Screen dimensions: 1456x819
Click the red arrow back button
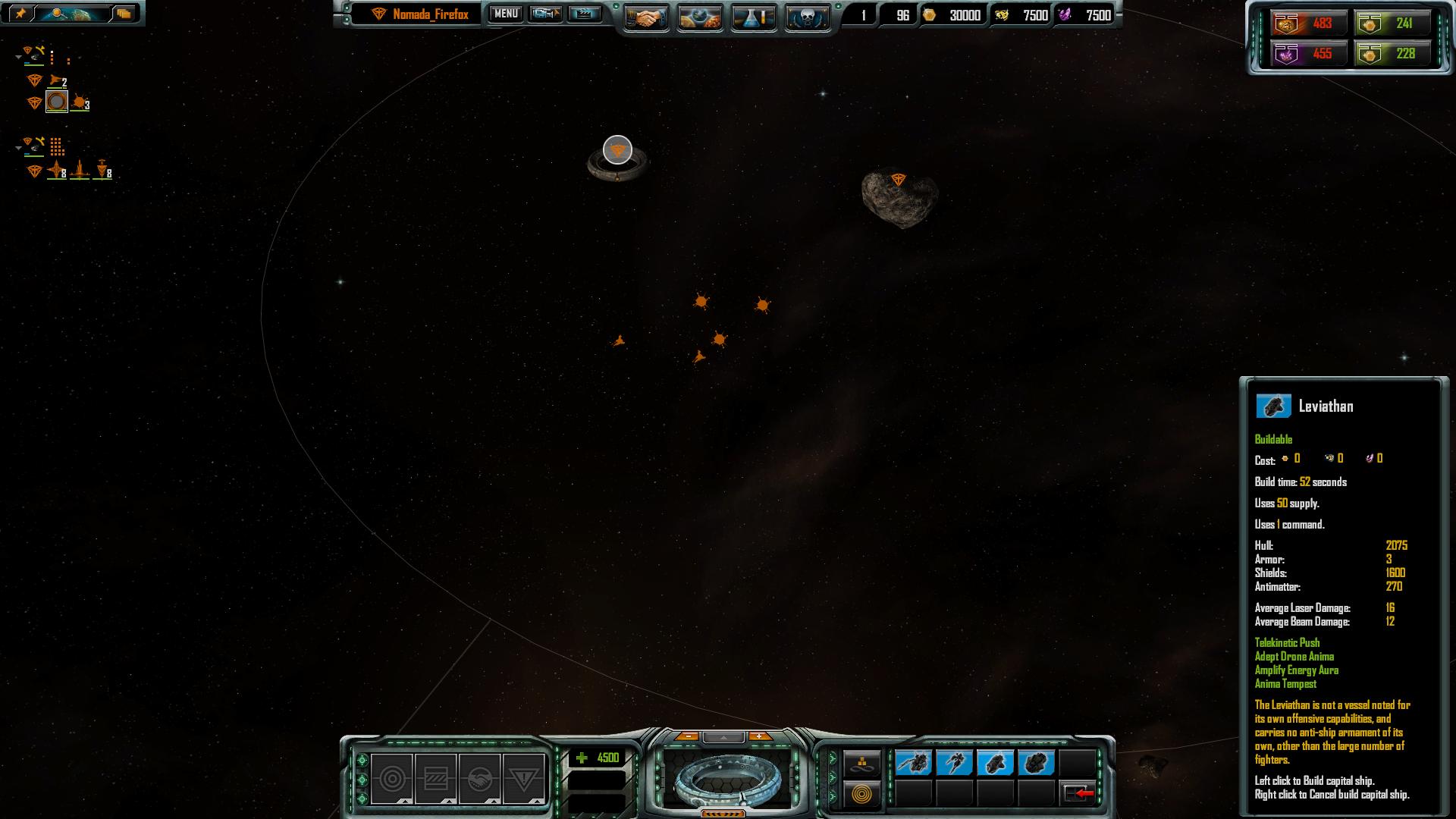click(1078, 793)
